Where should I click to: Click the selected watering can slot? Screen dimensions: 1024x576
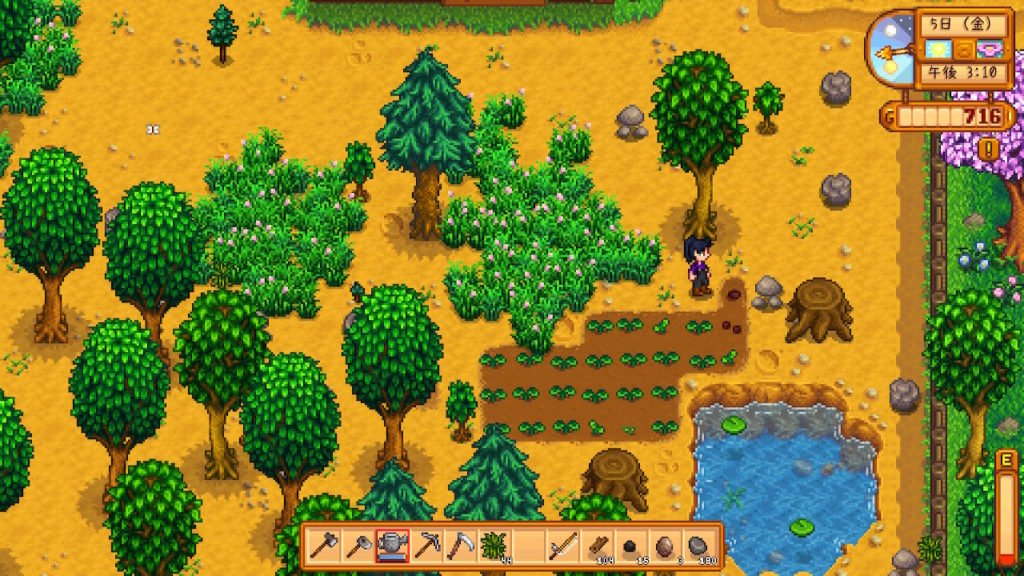392,546
